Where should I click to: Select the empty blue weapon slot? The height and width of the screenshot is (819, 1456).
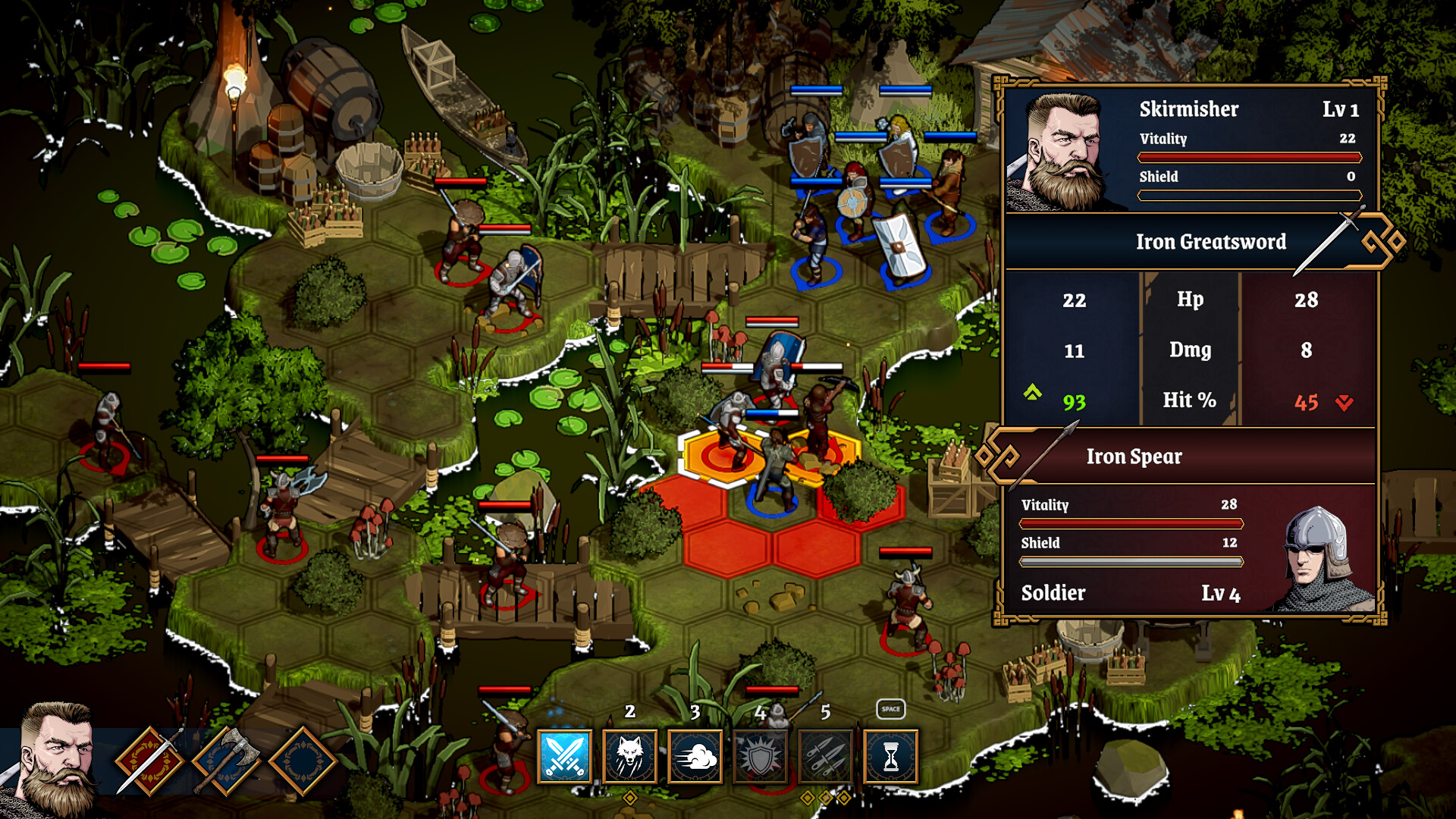pos(302,761)
